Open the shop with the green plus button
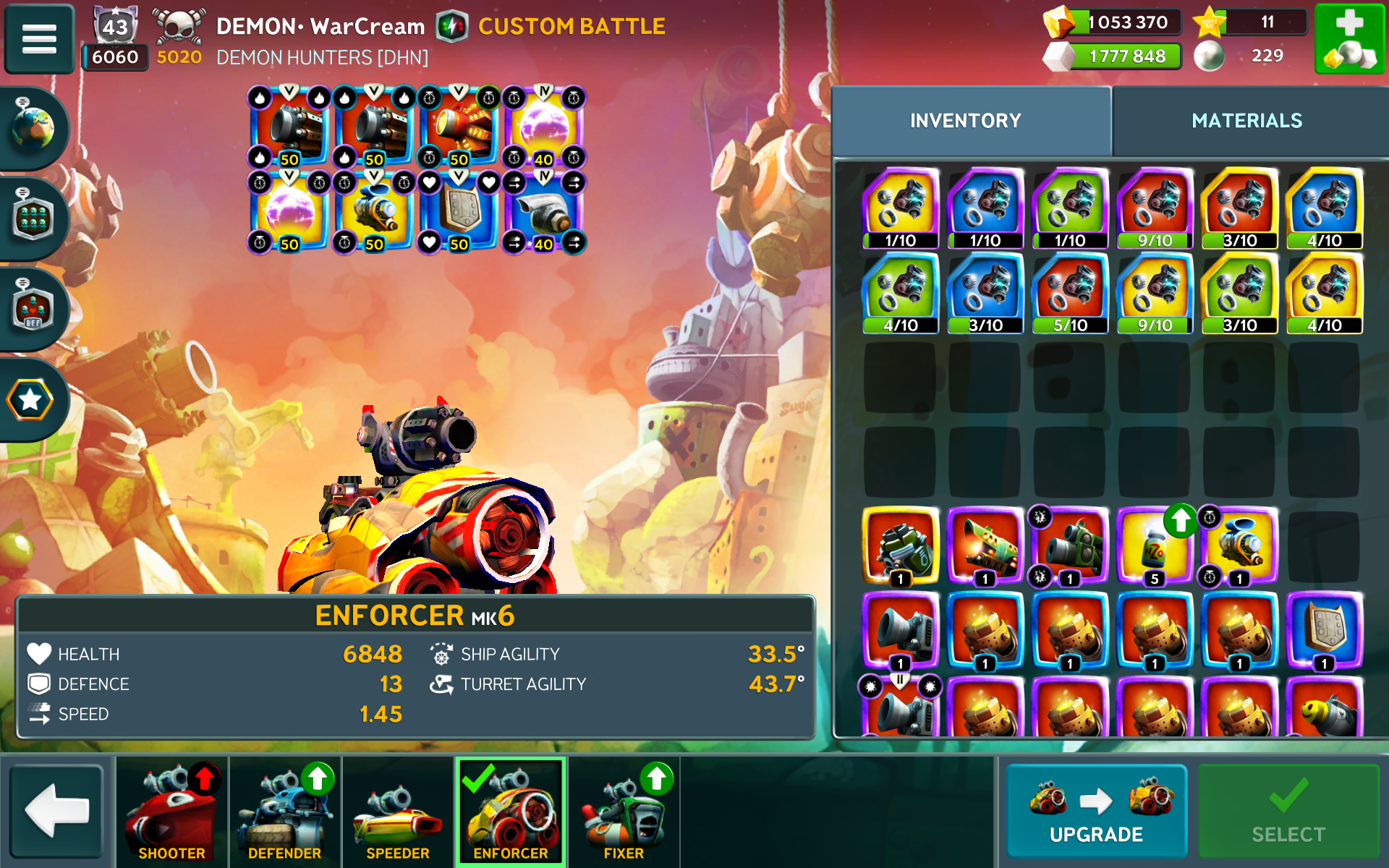The image size is (1389, 868). click(x=1348, y=39)
